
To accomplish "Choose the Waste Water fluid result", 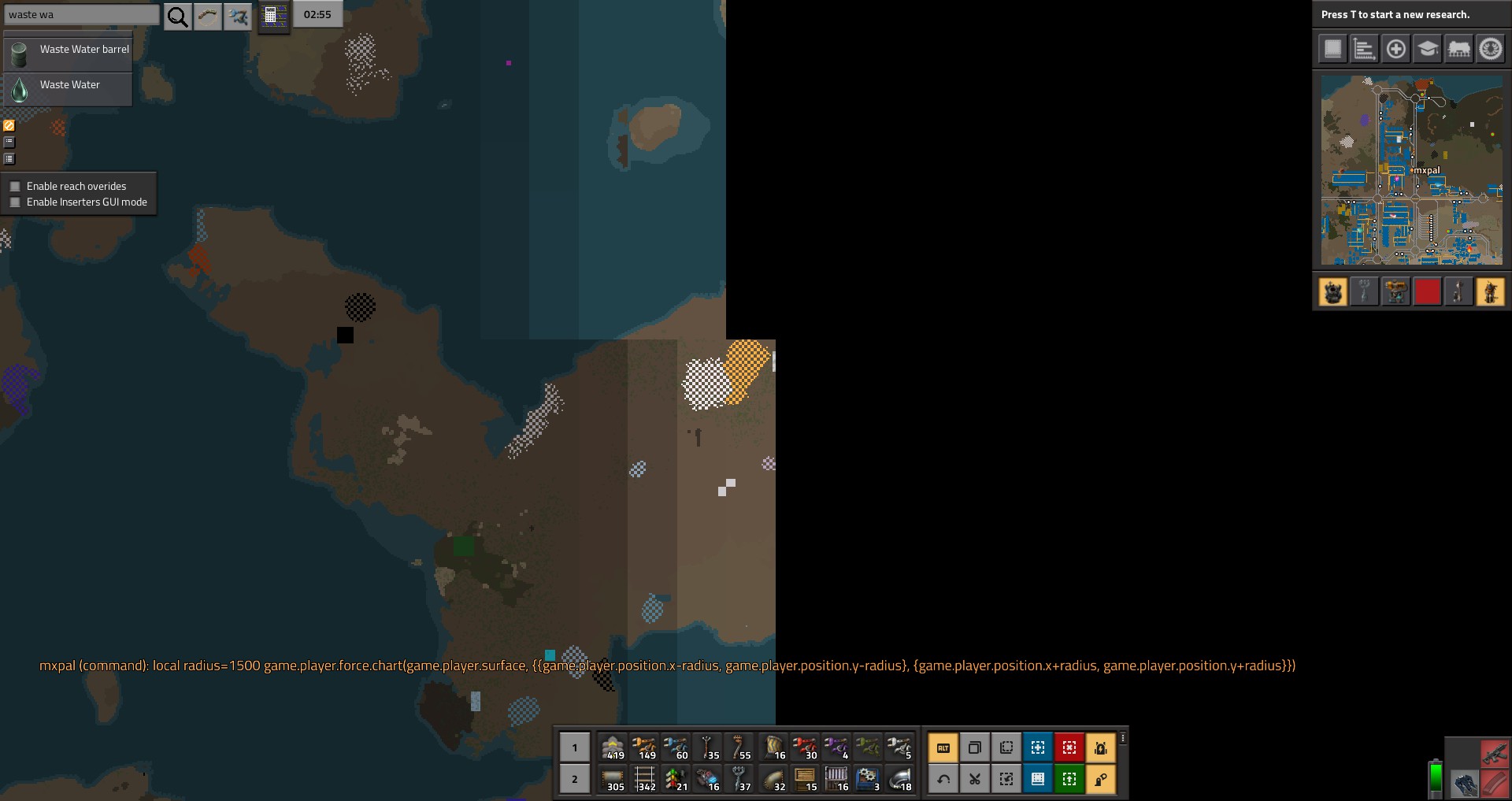I will [x=69, y=85].
